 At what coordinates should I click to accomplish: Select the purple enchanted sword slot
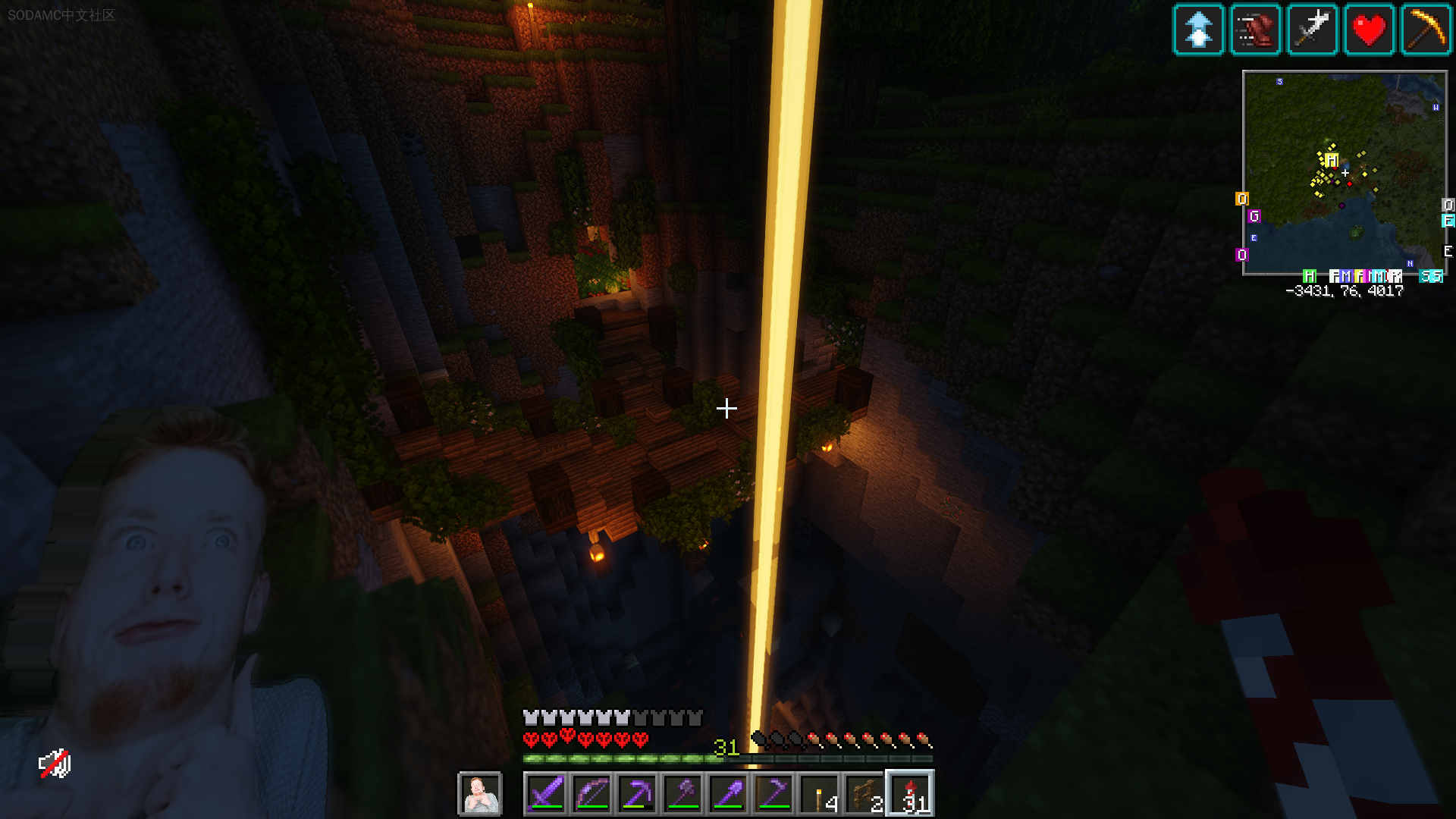click(546, 794)
